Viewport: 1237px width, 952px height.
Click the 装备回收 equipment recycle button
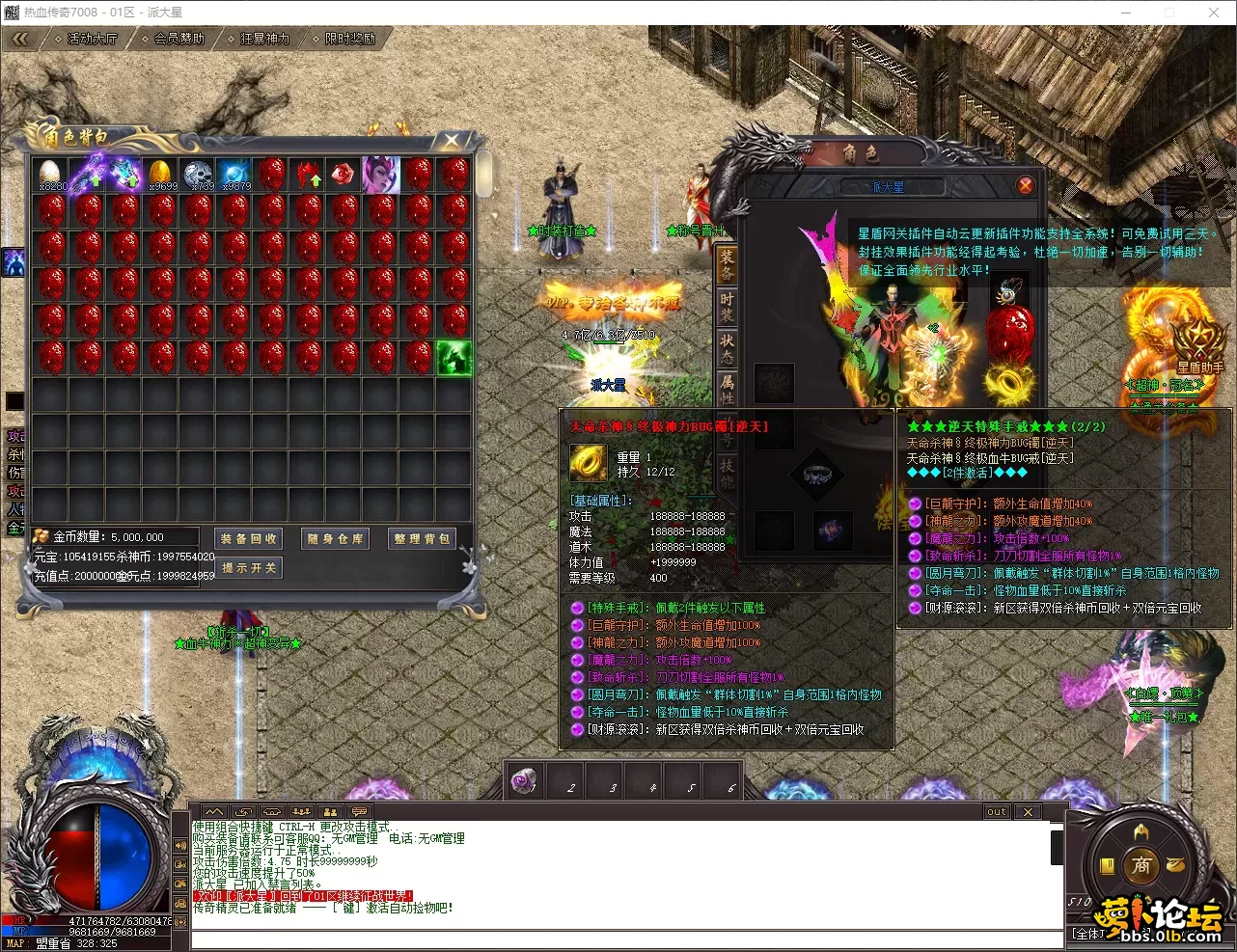pyautogui.click(x=248, y=539)
